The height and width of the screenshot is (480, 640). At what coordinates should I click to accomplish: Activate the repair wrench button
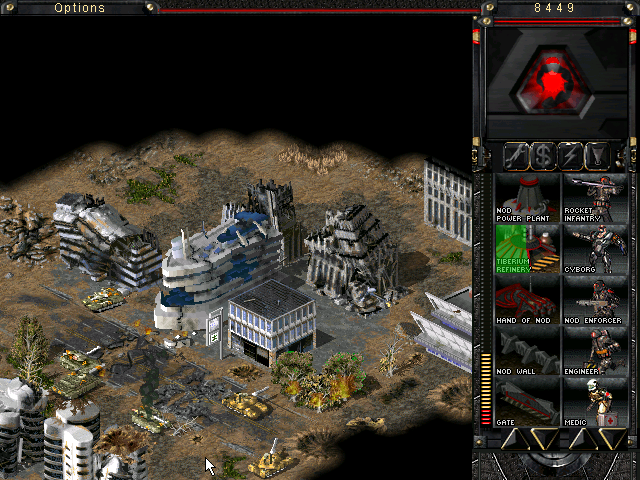517,156
